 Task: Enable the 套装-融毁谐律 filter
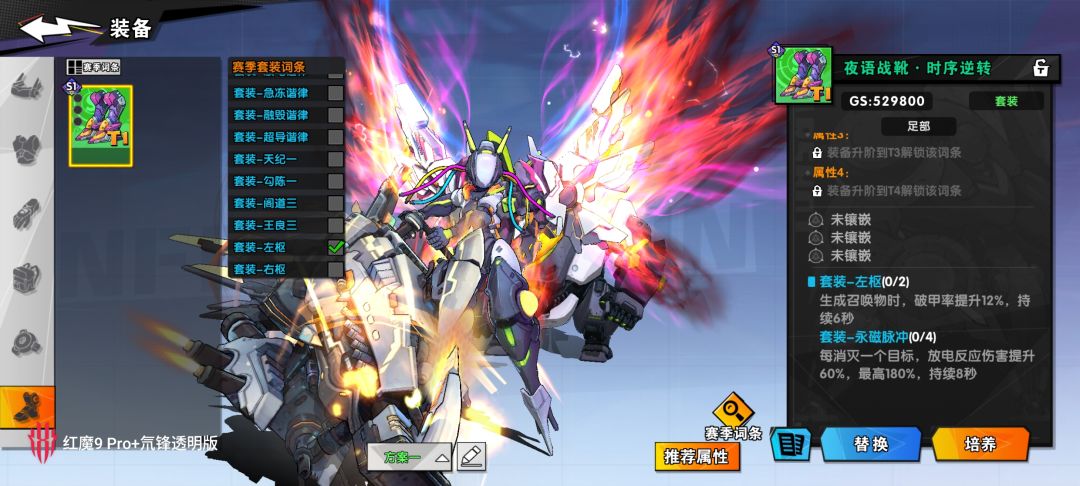335,115
